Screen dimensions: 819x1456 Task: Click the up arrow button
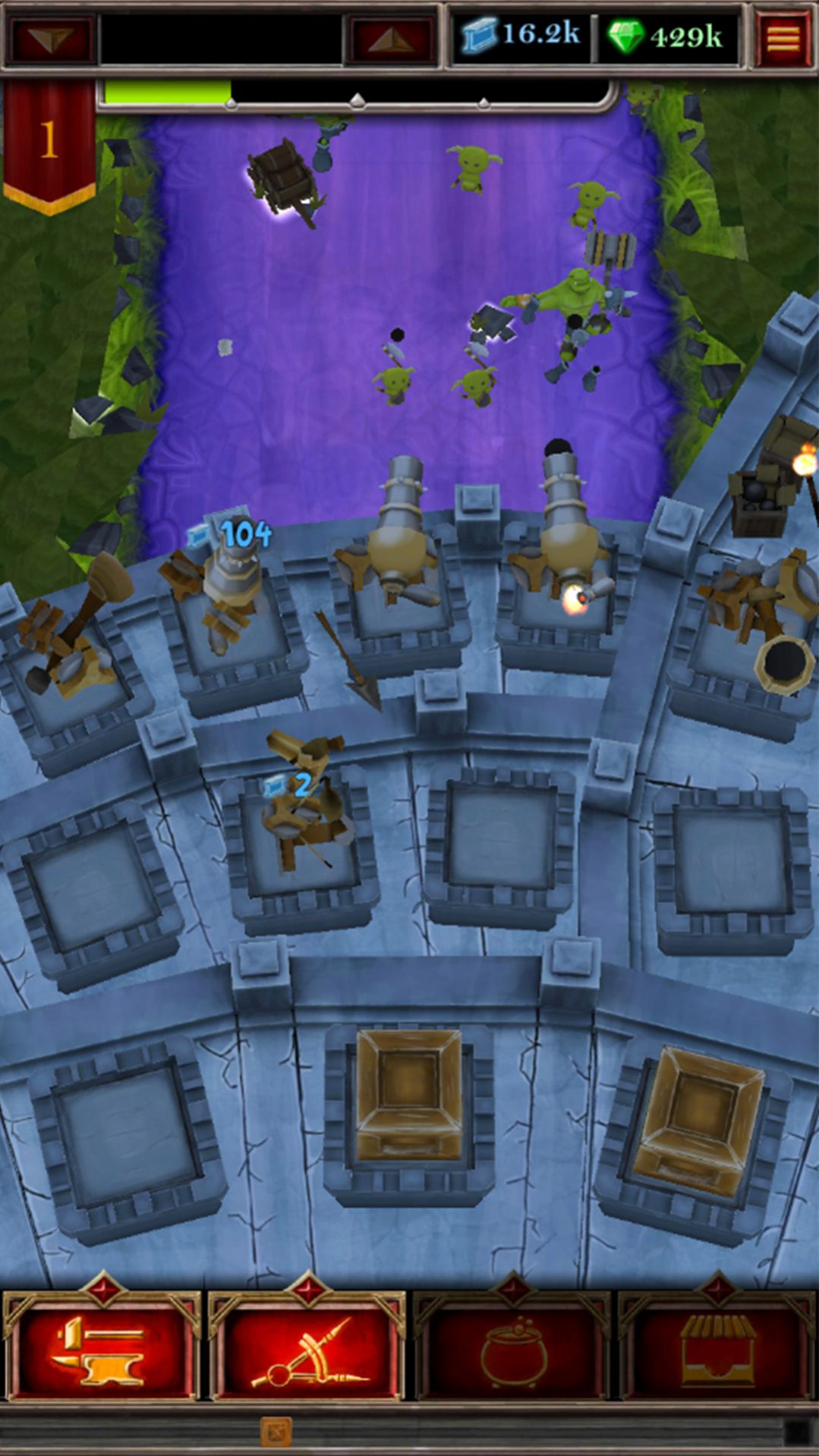391,39
